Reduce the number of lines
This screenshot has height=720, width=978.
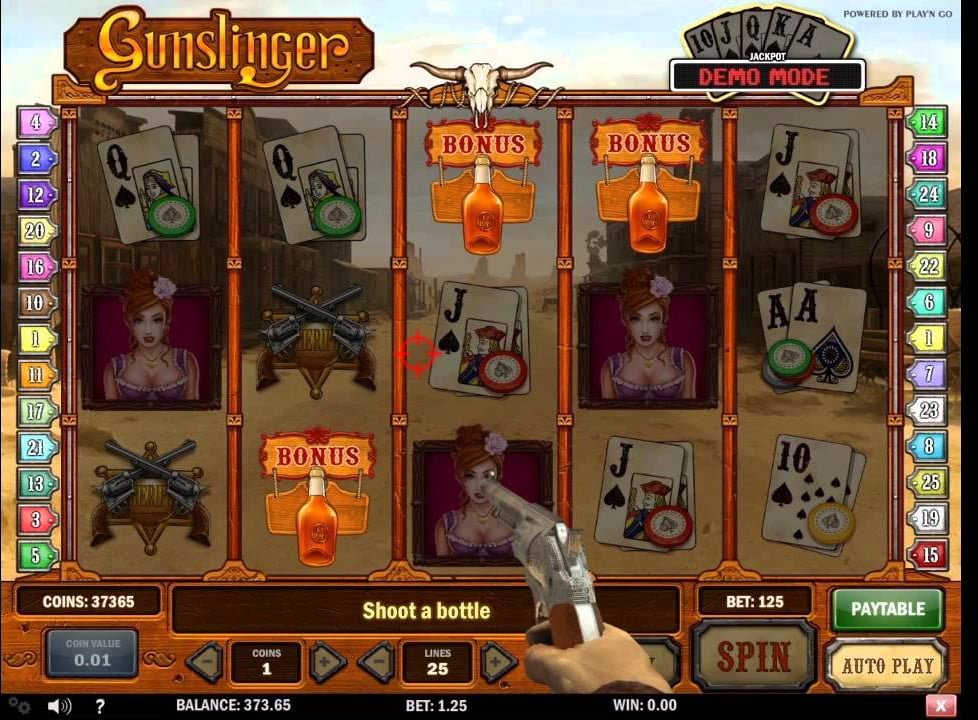(x=376, y=662)
